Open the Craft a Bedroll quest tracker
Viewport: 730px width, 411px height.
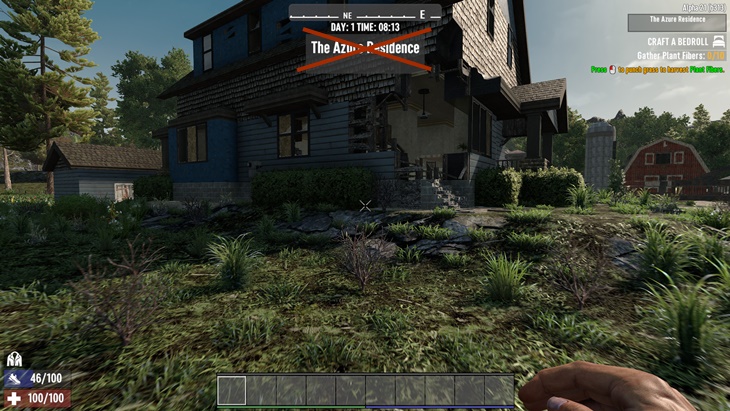(x=677, y=42)
